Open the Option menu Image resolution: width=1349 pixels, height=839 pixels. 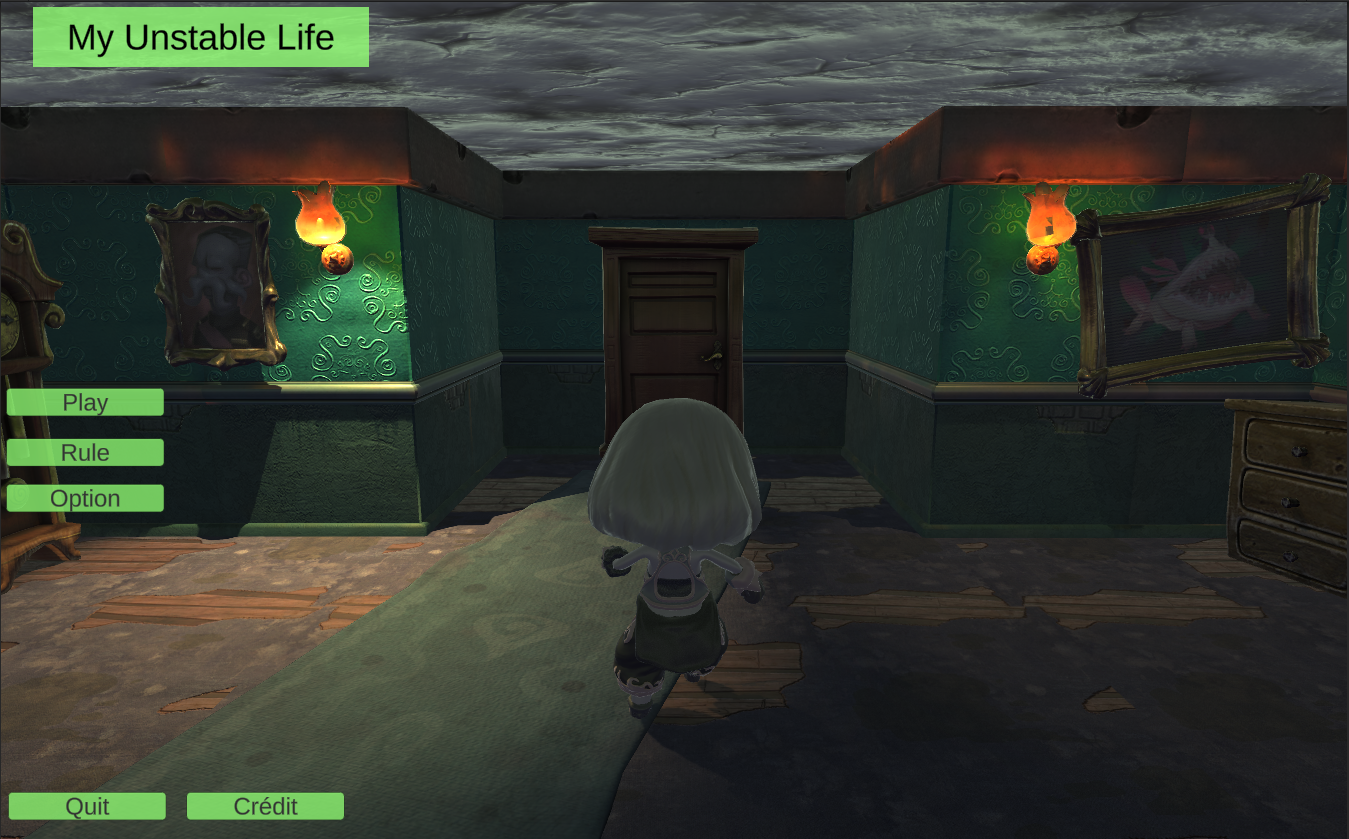click(x=84, y=497)
